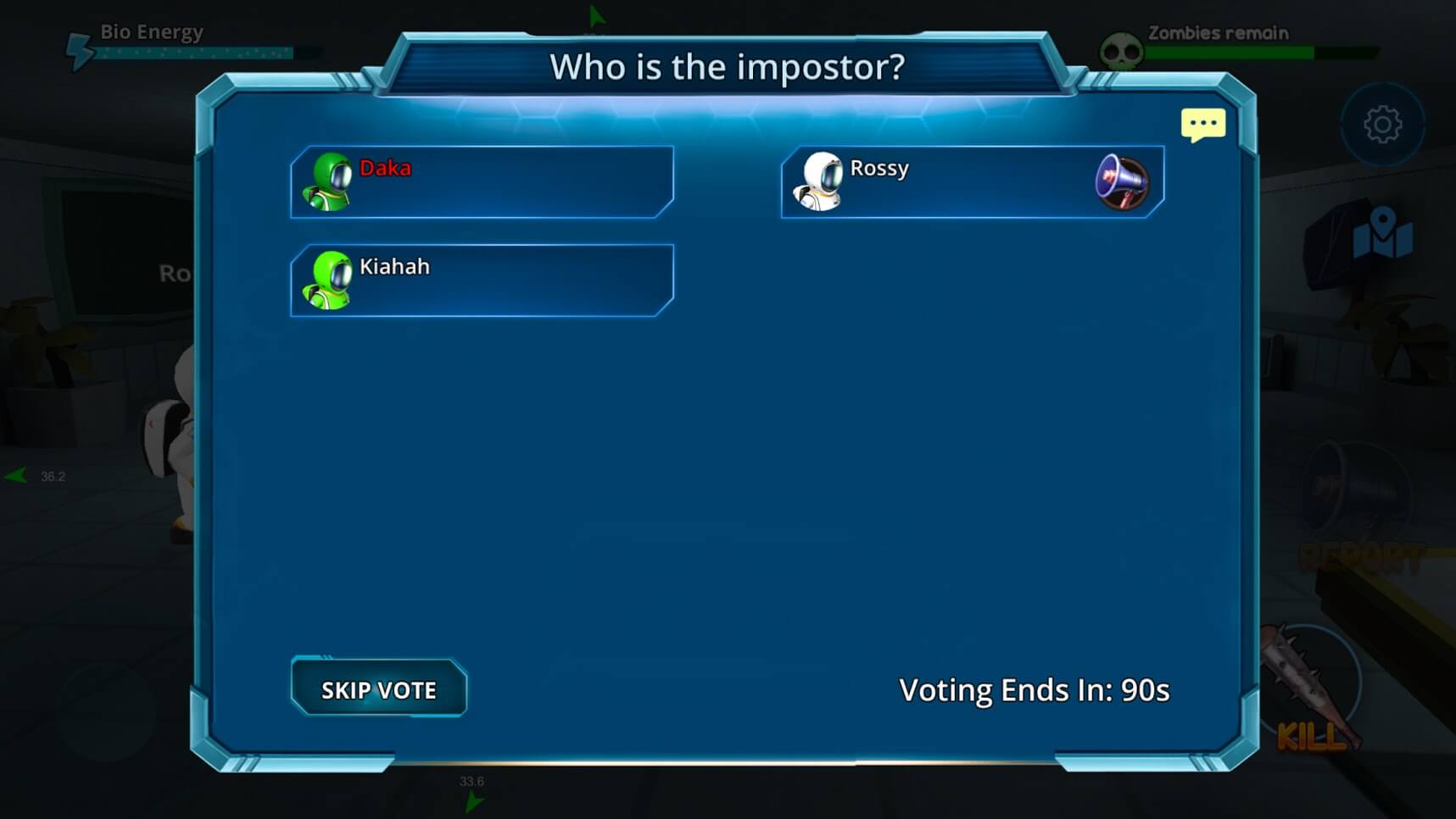
Task: Open the yellow chat bubble
Action: coord(1202,125)
